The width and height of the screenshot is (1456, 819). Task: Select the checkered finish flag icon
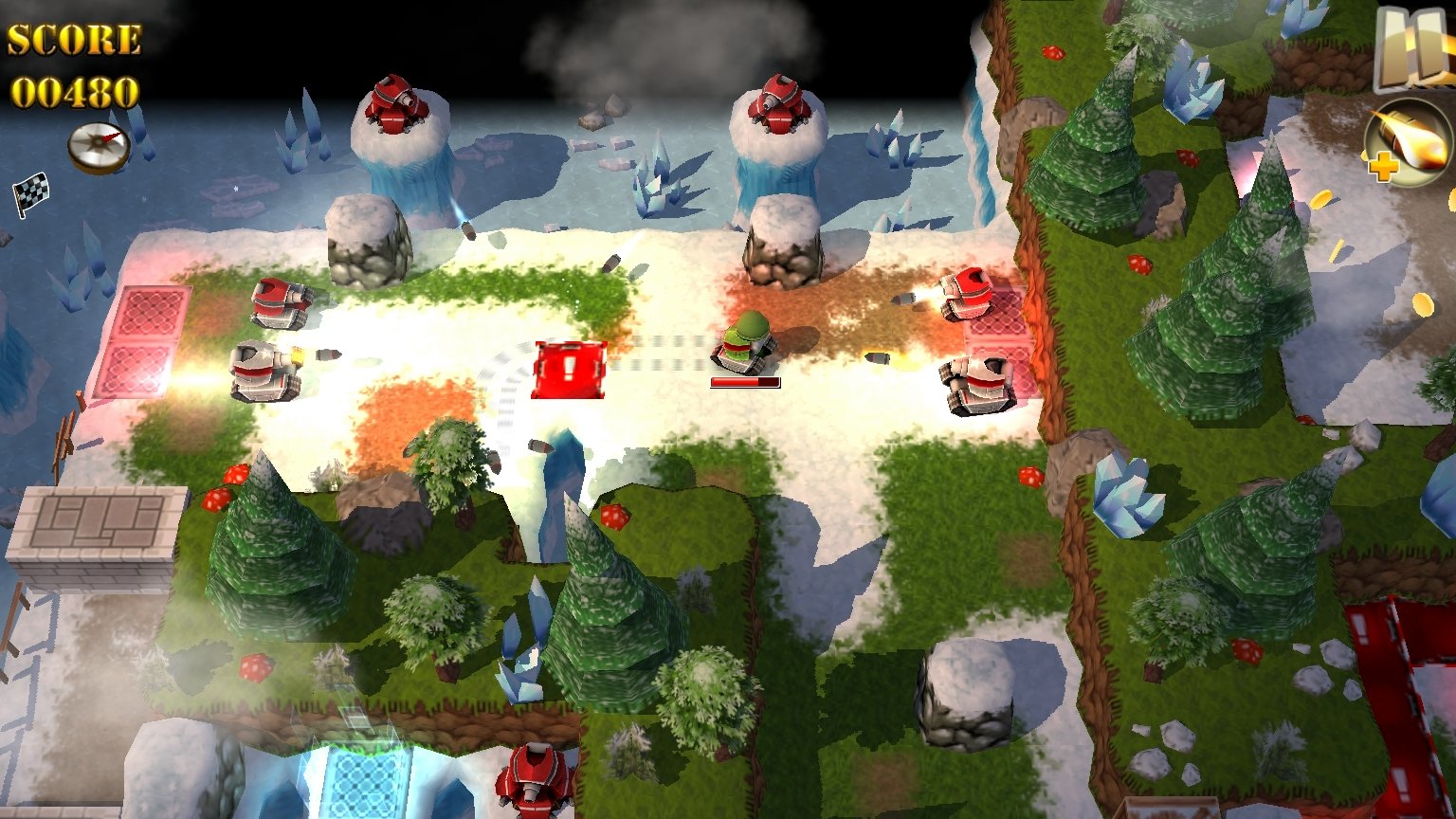[x=30, y=193]
